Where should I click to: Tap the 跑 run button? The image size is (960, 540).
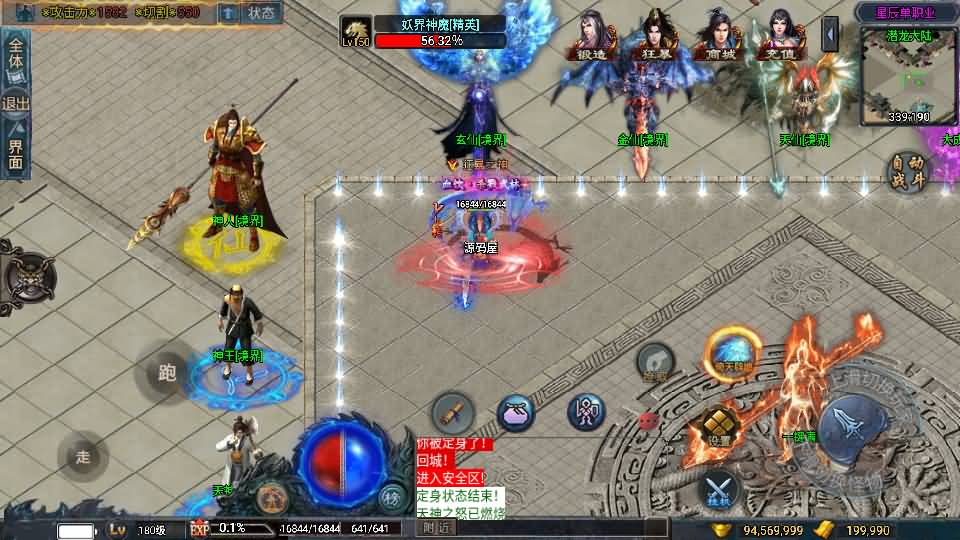(167, 373)
